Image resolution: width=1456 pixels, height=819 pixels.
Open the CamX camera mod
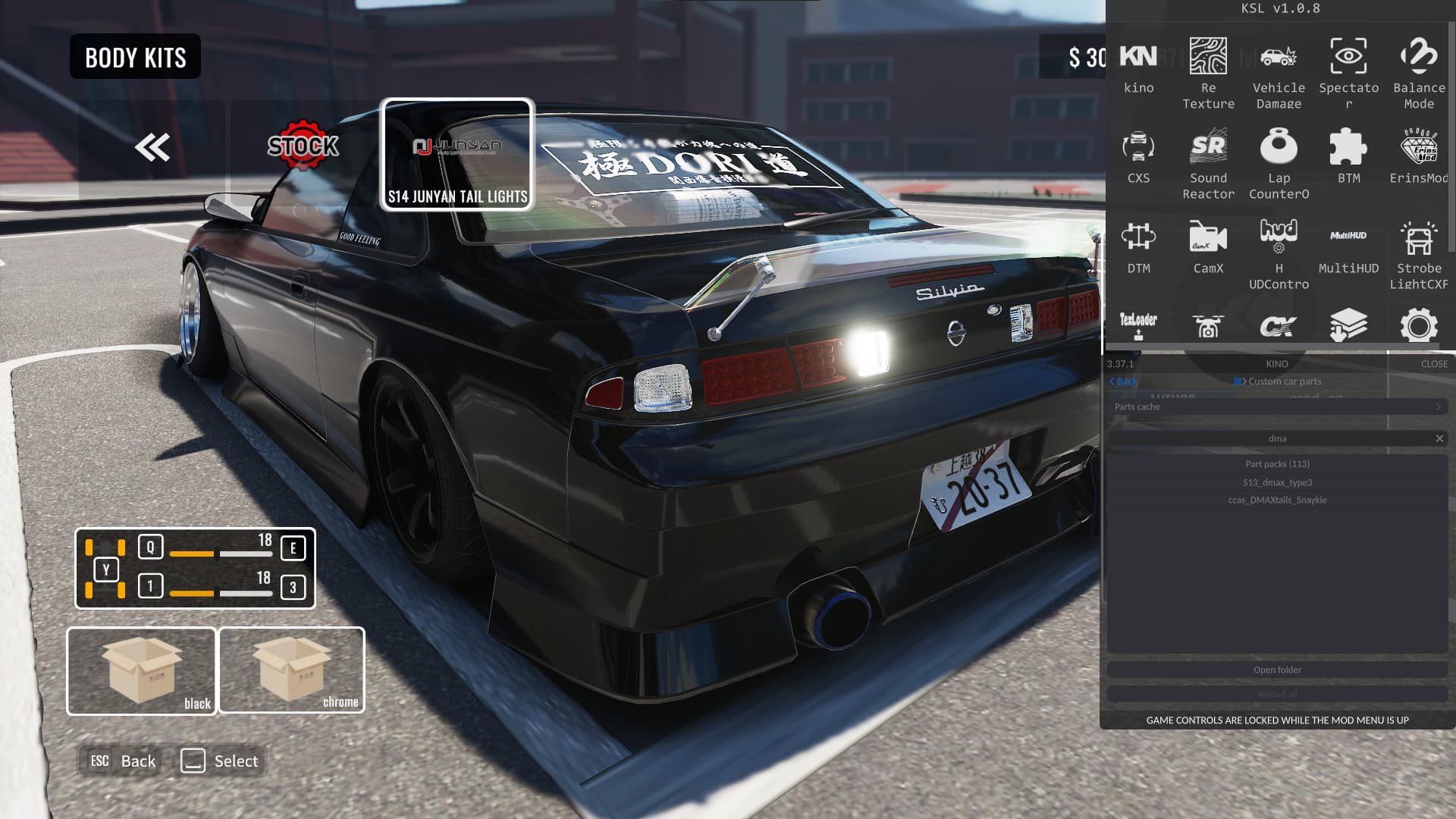coord(1208,246)
